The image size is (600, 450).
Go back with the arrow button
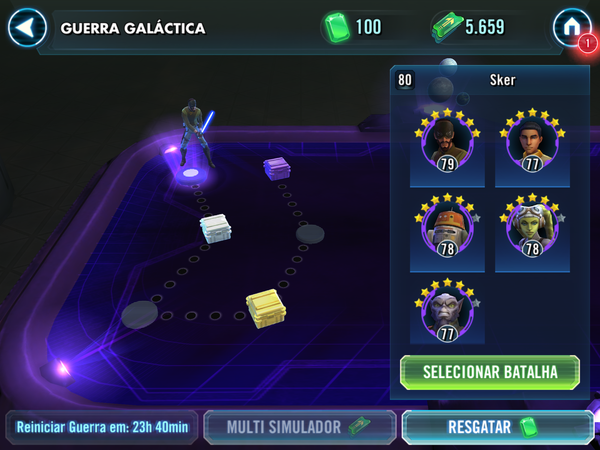pos(27,27)
